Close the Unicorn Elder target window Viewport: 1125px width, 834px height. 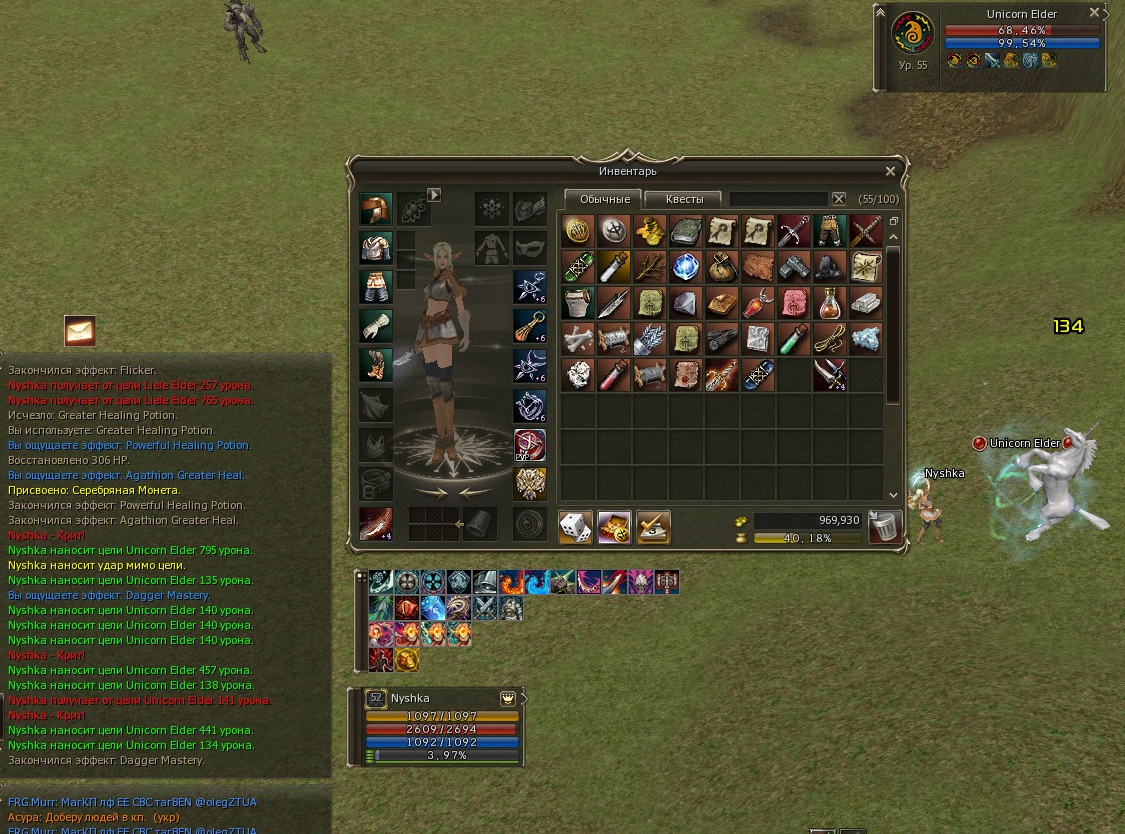tap(1094, 13)
